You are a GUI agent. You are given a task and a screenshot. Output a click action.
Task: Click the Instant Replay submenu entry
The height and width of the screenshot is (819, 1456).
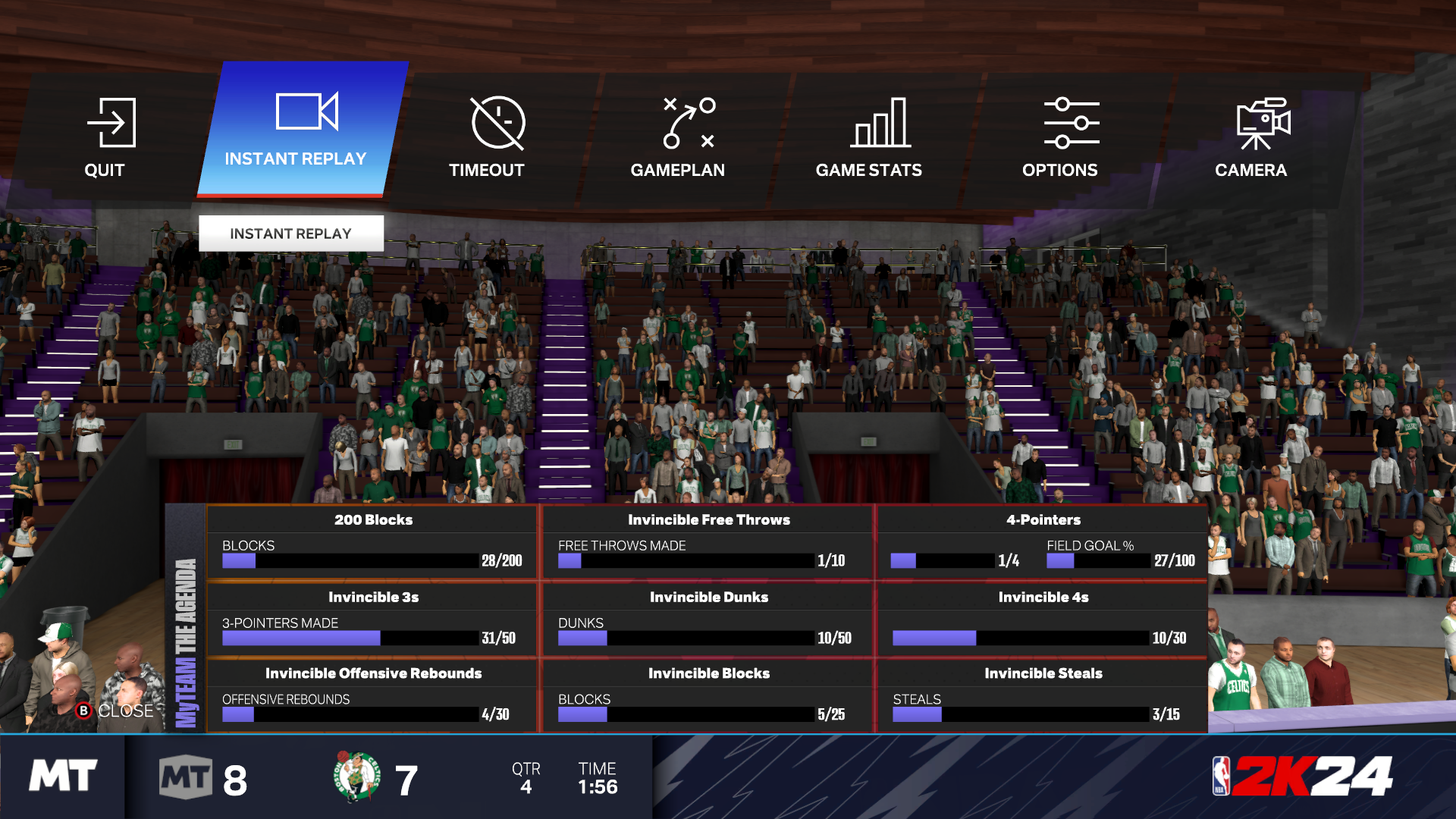pyautogui.click(x=291, y=234)
